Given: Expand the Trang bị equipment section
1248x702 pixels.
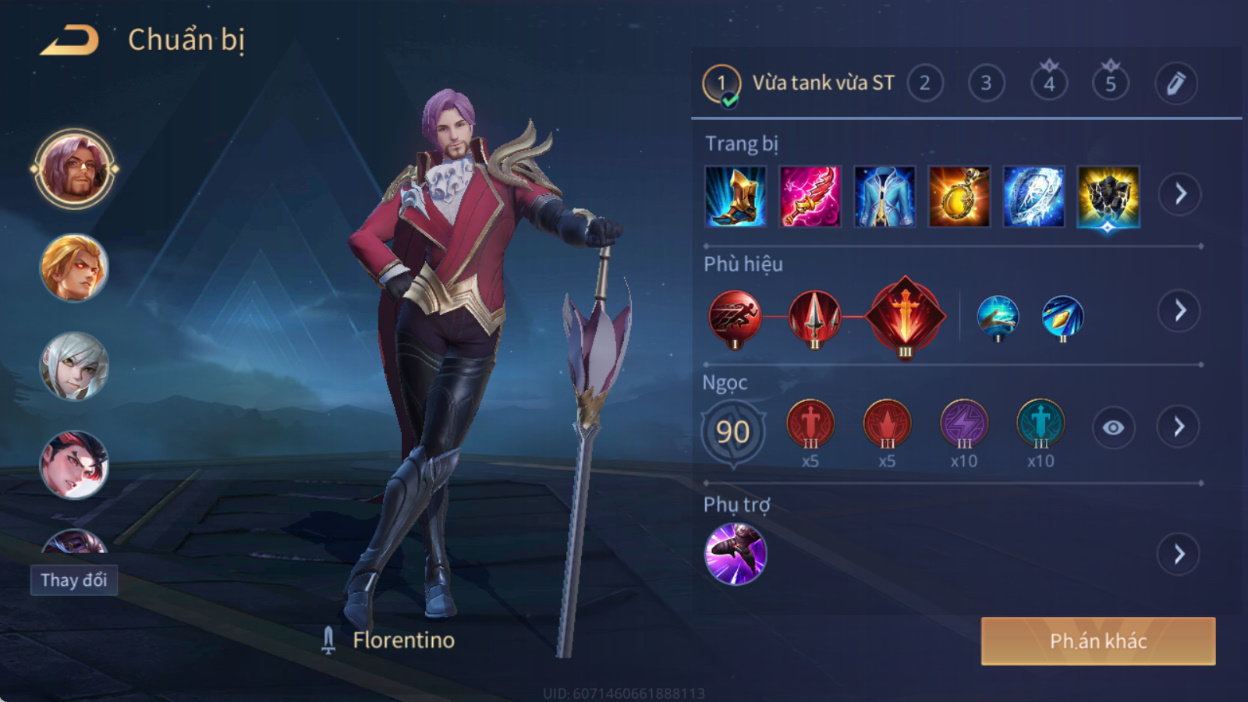Looking at the screenshot, I should coord(1180,194).
